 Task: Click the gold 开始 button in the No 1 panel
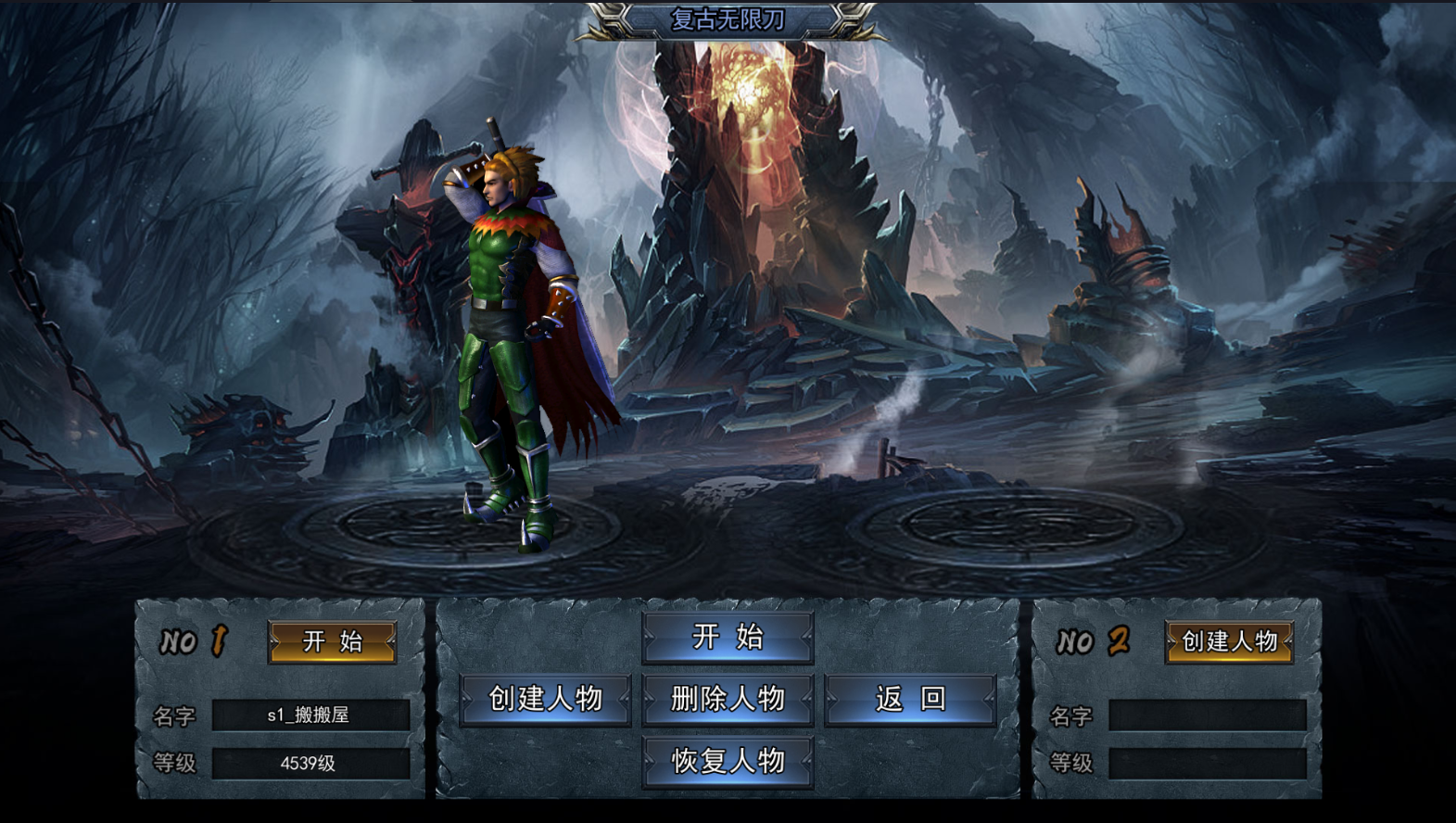click(332, 641)
